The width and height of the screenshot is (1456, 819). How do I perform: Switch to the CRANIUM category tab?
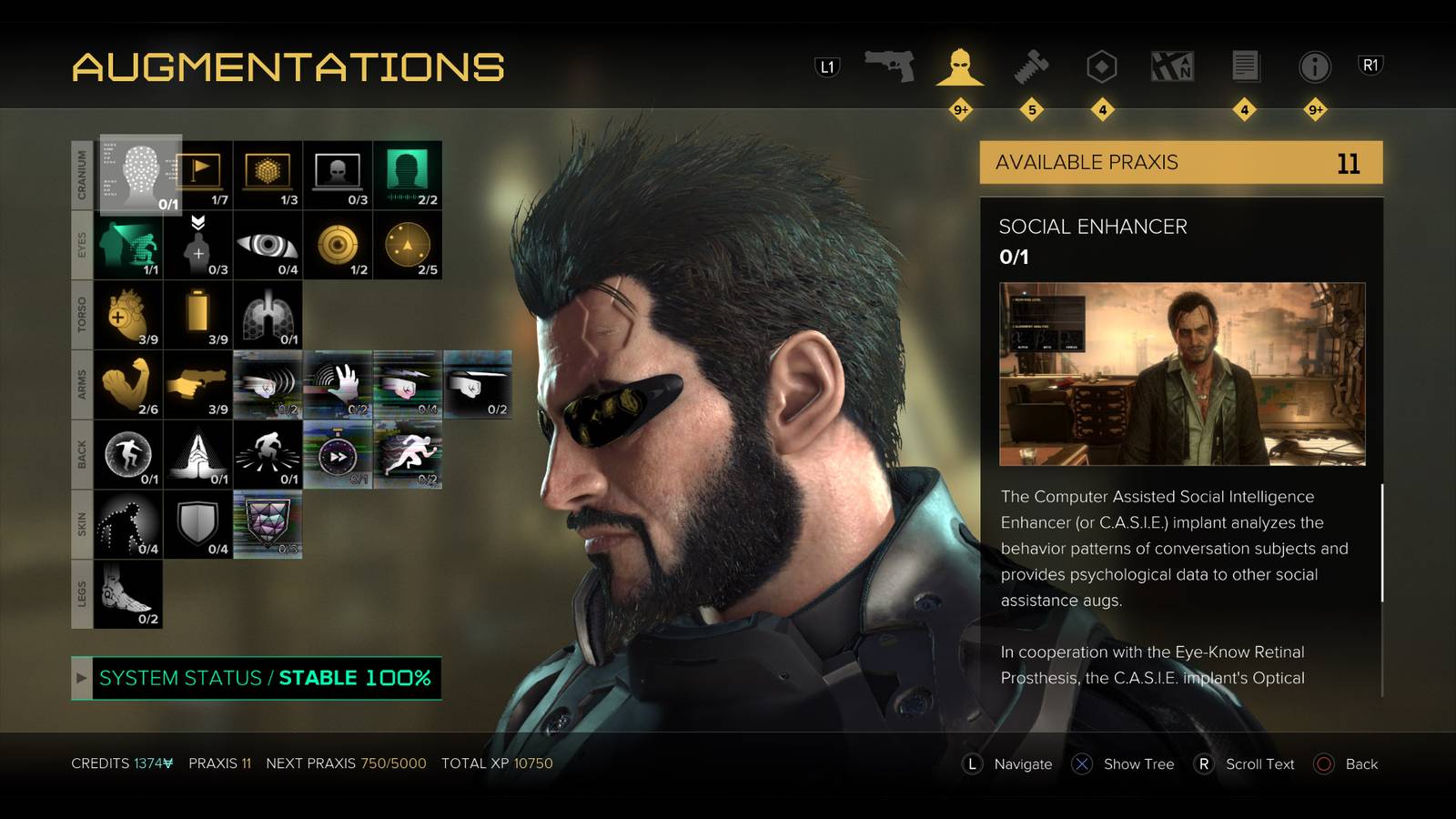[81, 173]
